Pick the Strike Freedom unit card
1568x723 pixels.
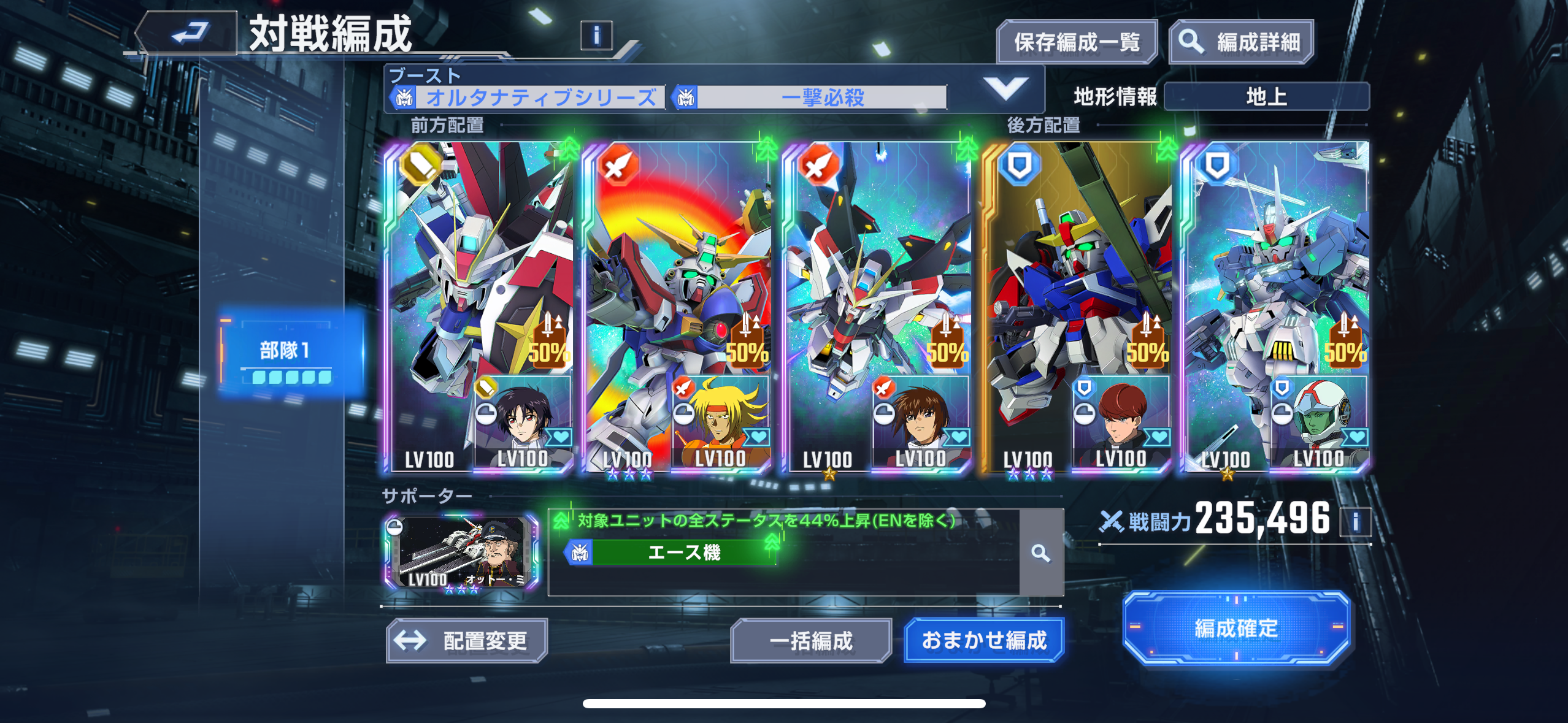[876, 276]
